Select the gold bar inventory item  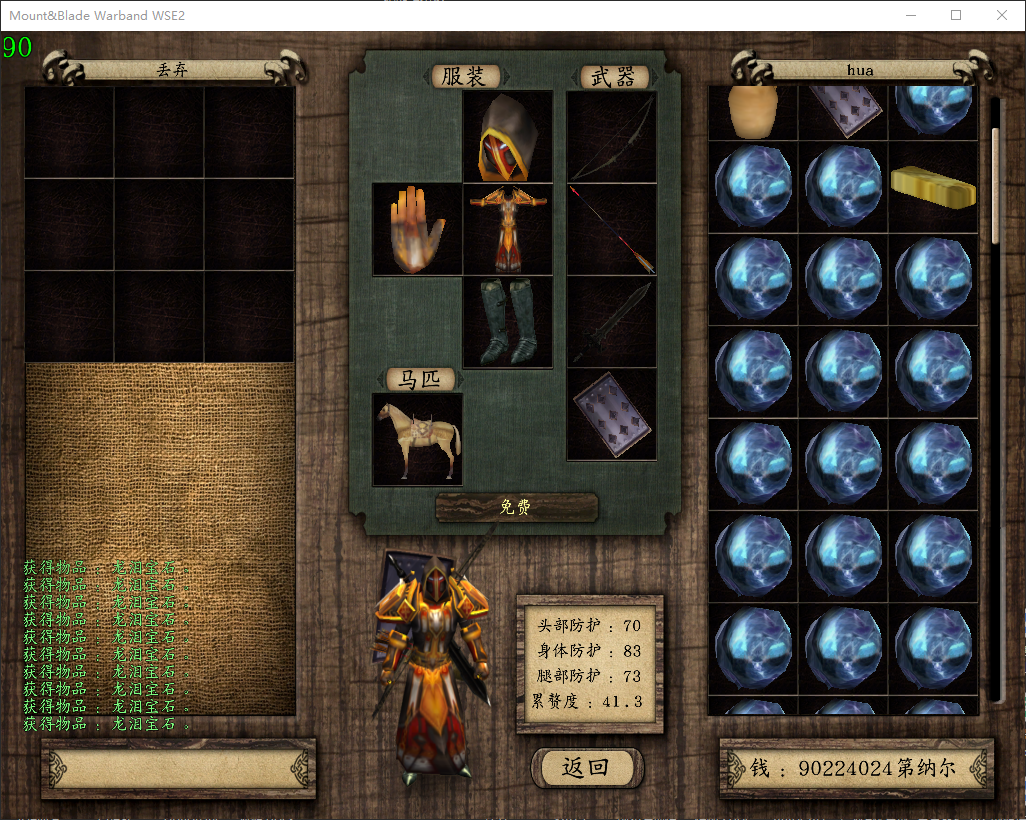click(x=933, y=187)
